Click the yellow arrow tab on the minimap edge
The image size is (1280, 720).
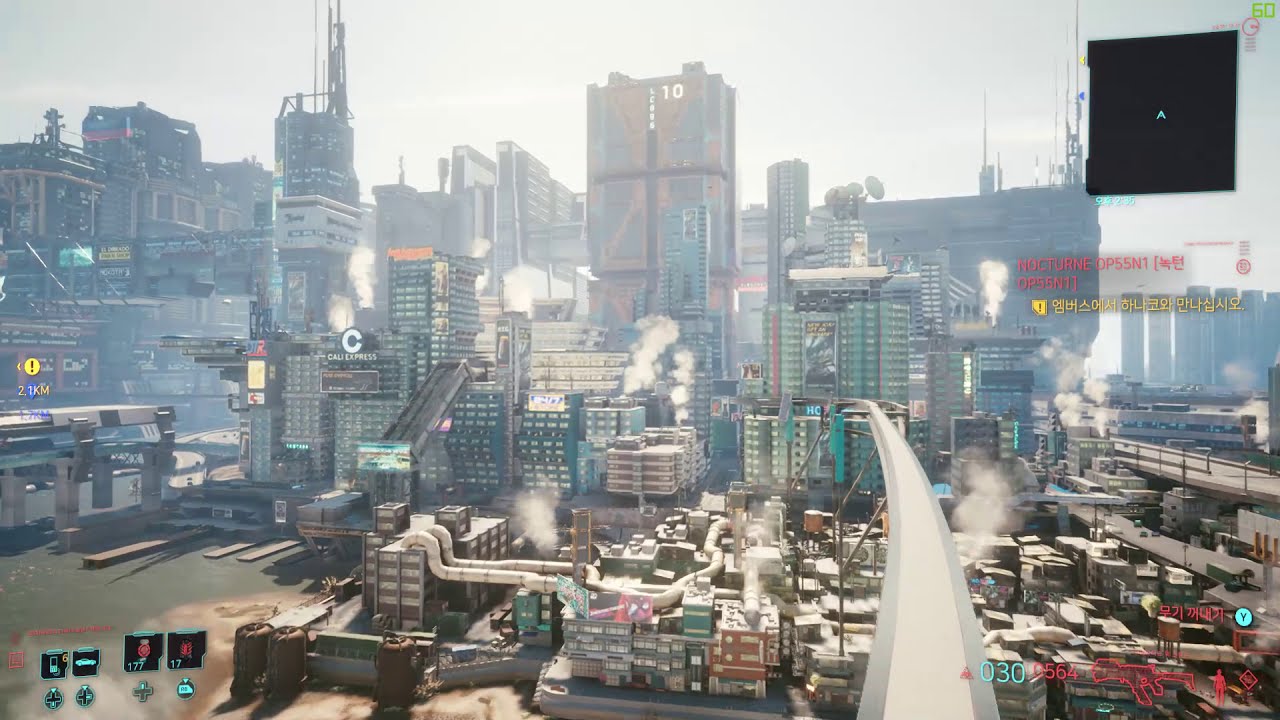1082,58
